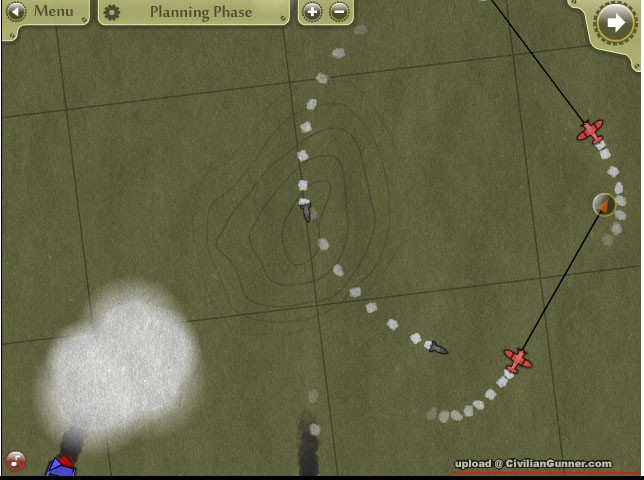Viewport: 644px width, 480px height.
Task: Zoom in with the plus button
Action: pyautogui.click(x=312, y=12)
